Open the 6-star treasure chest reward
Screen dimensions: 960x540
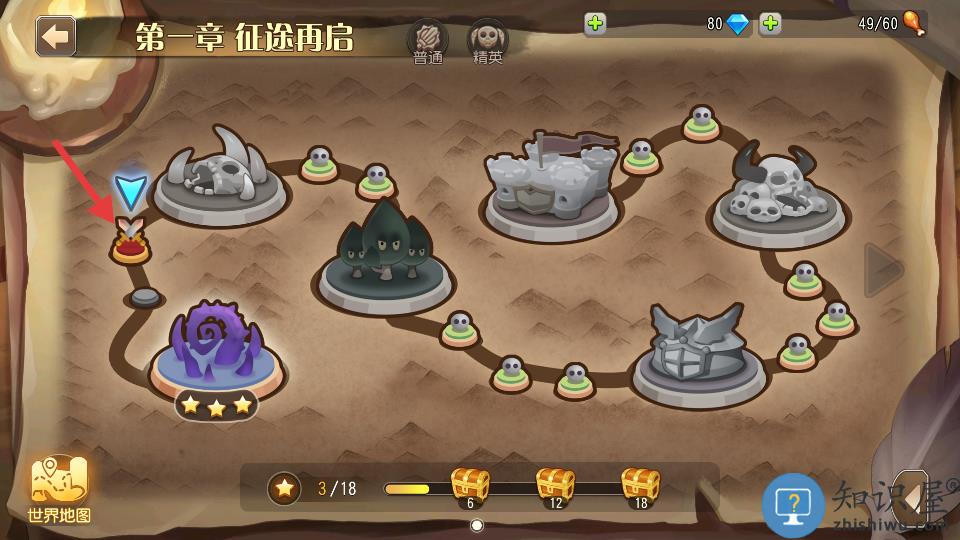pyautogui.click(x=470, y=485)
